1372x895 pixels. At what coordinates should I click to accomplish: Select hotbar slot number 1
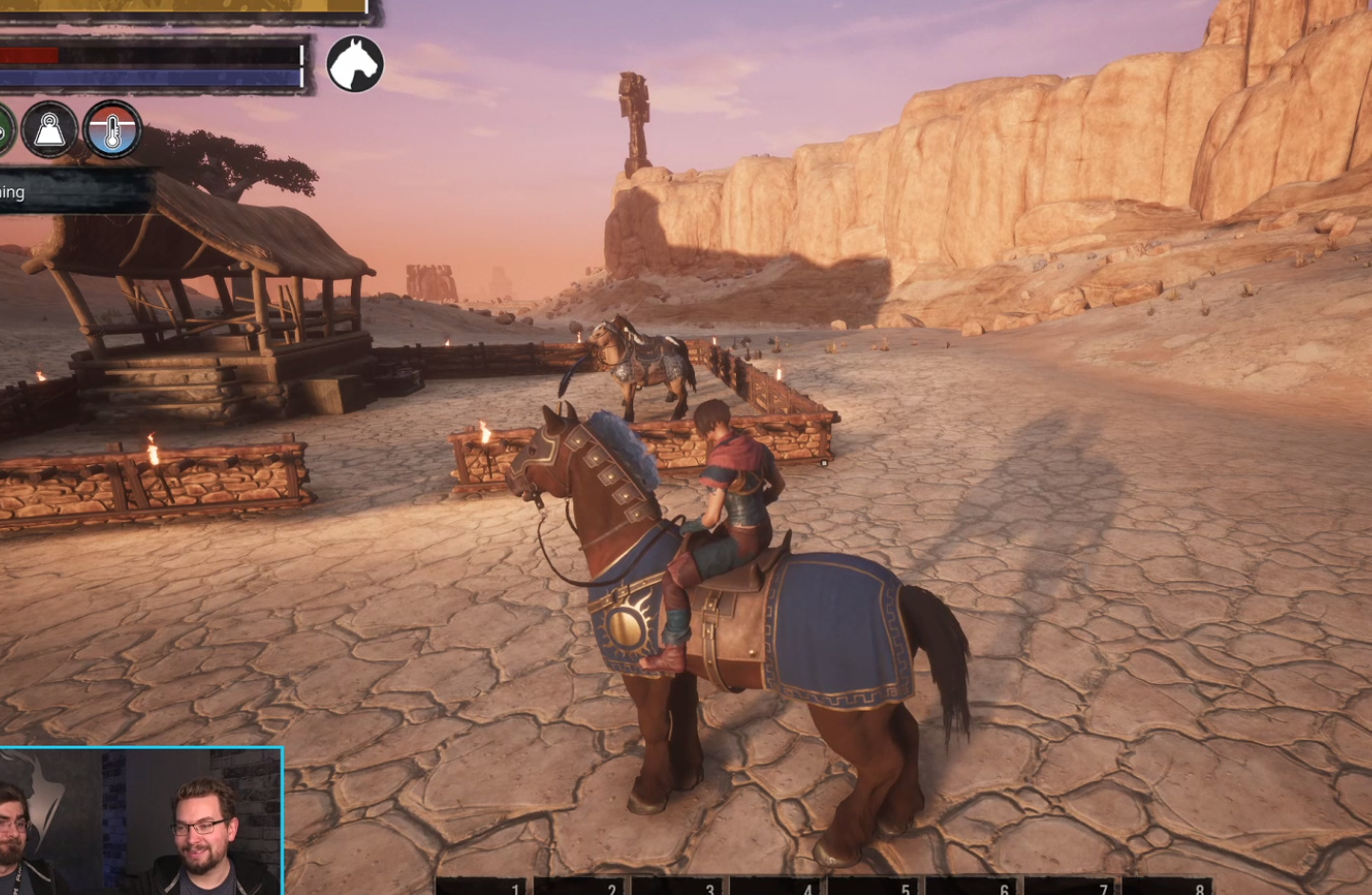pyautogui.click(x=481, y=886)
